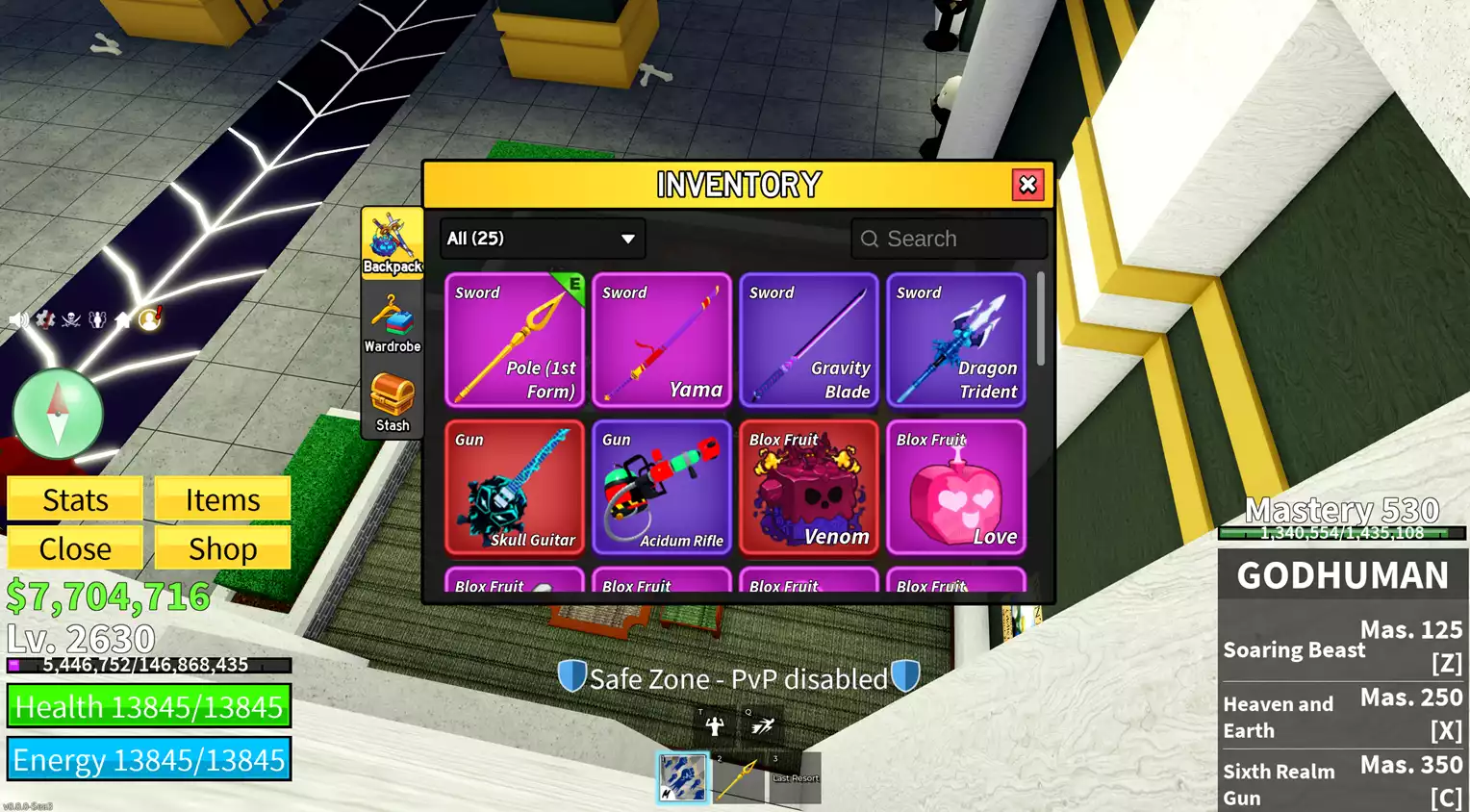Click the inventory Search field
The width and height of the screenshot is (1470, 812).
[x=949, y=239]
